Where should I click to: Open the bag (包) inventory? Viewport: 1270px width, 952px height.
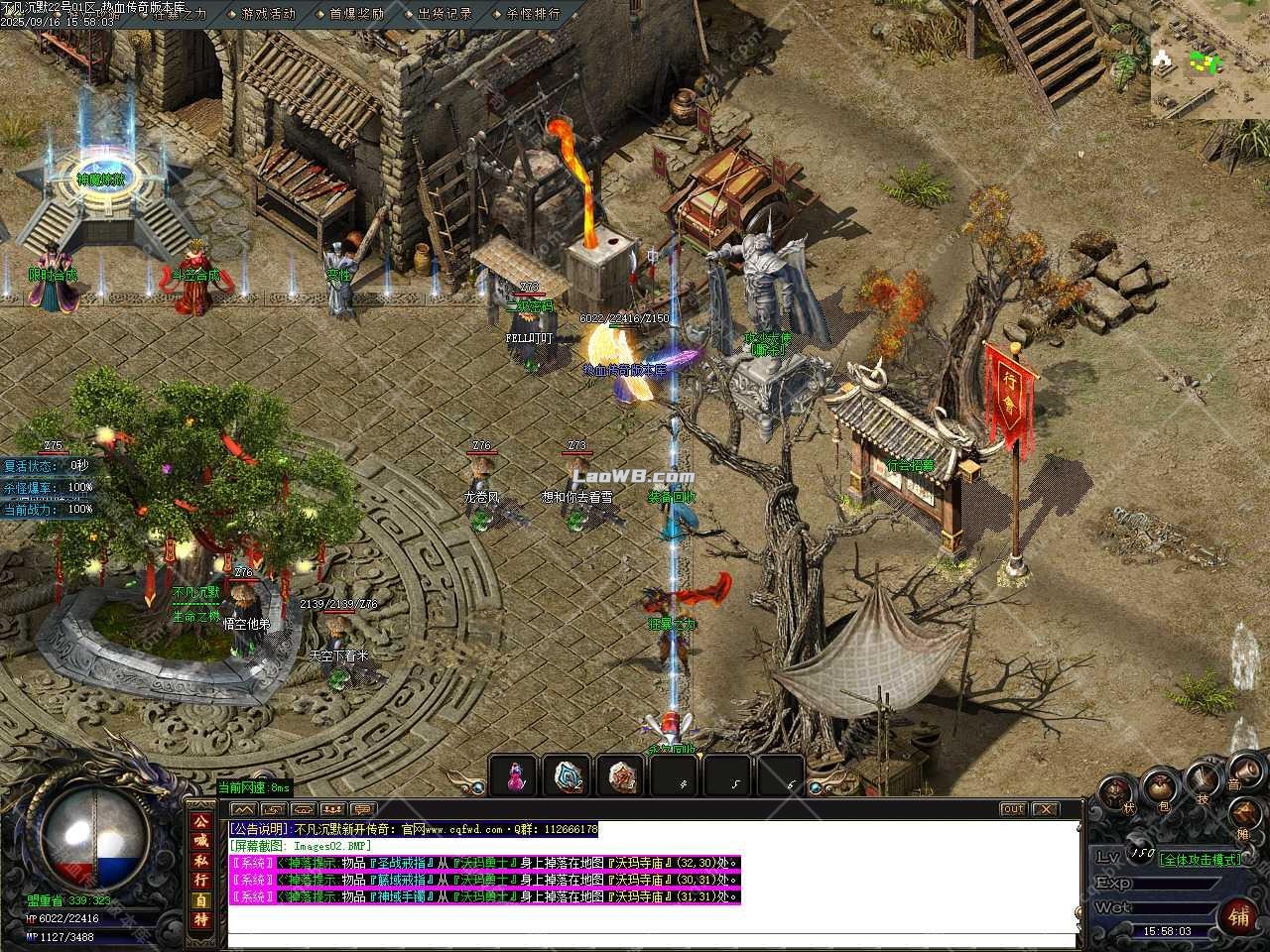[1159, 788]
